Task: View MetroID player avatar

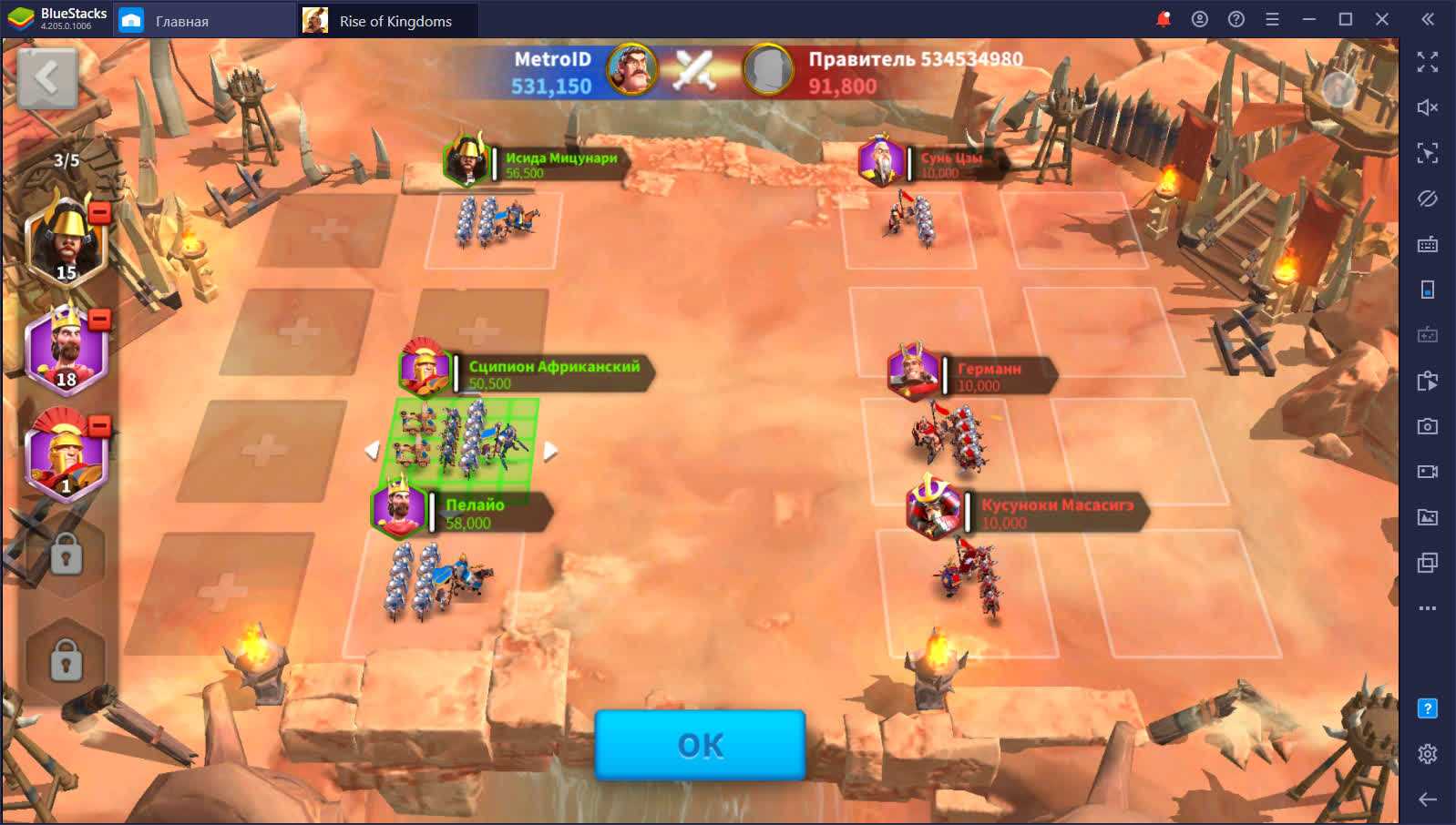Action: click(x=631, y=69)
